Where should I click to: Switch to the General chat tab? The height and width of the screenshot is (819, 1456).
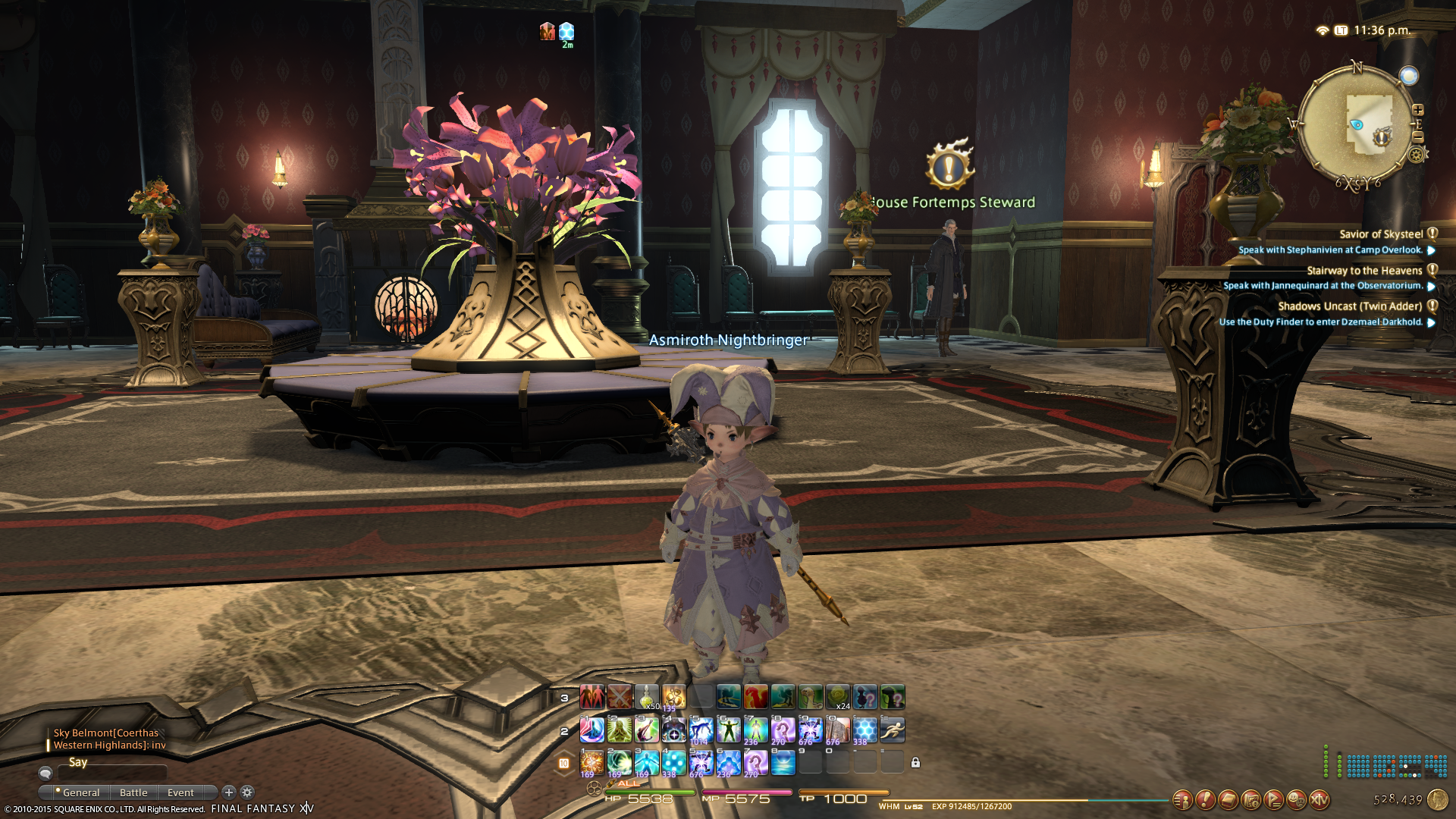(x=80, y=792)
